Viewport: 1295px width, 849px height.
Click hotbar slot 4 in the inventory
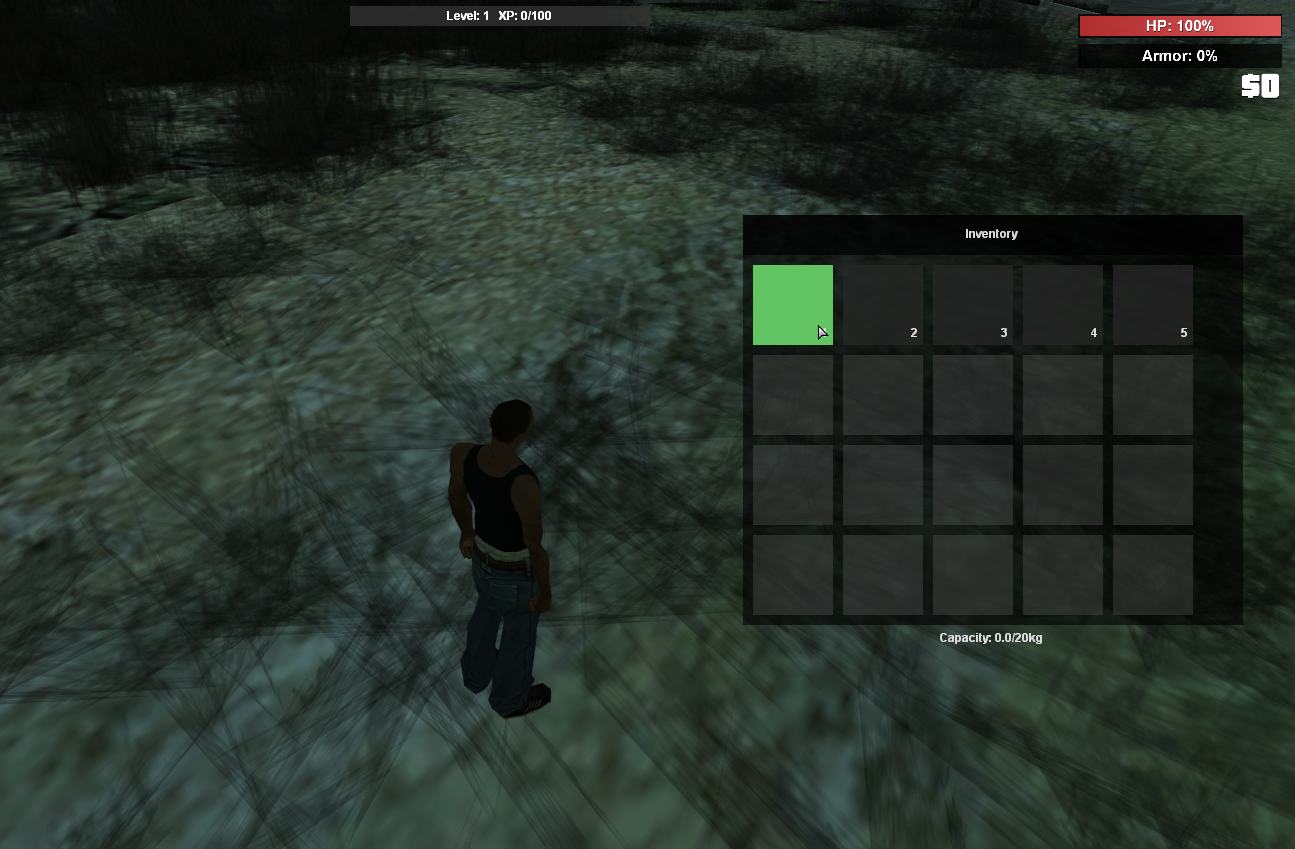tap(1062, 304)
